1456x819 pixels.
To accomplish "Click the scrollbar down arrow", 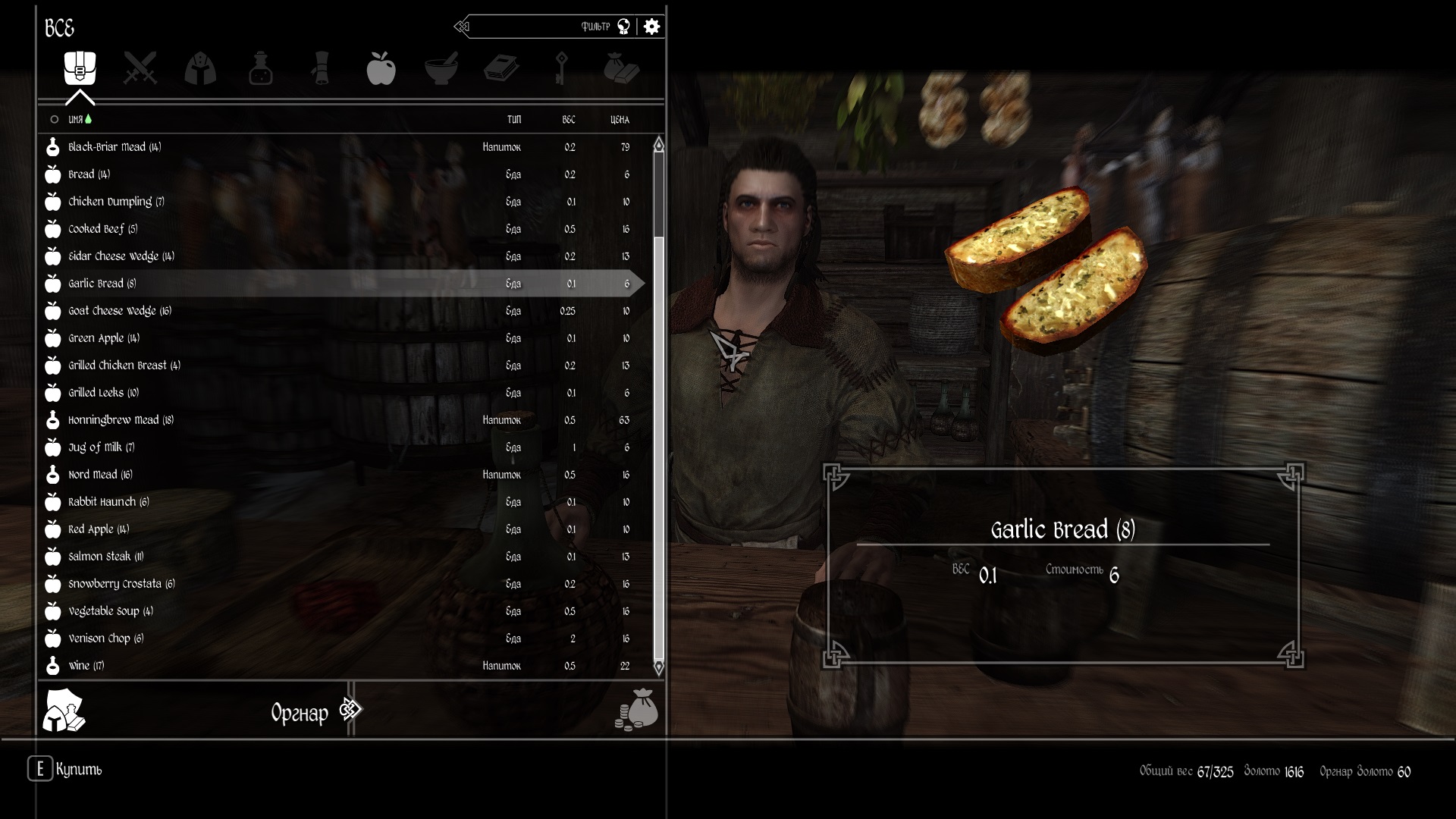I will [658, 667].
